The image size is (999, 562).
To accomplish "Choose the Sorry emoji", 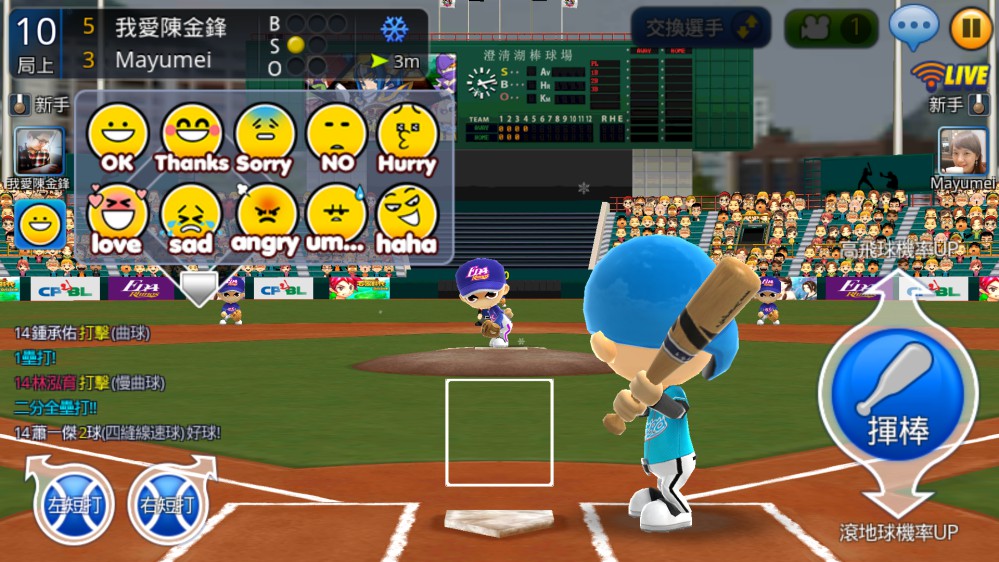I will point(264,138).
